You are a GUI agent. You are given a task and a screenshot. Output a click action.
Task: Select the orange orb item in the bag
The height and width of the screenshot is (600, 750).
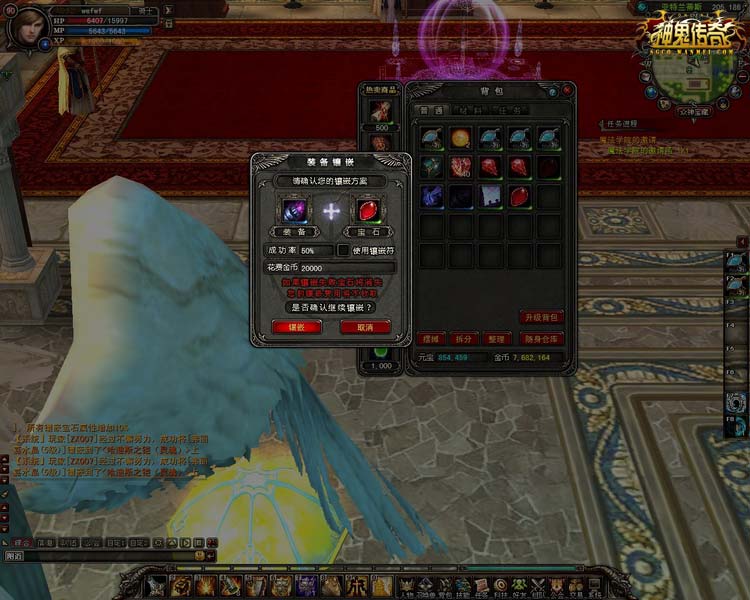click(x=461, y=138)
